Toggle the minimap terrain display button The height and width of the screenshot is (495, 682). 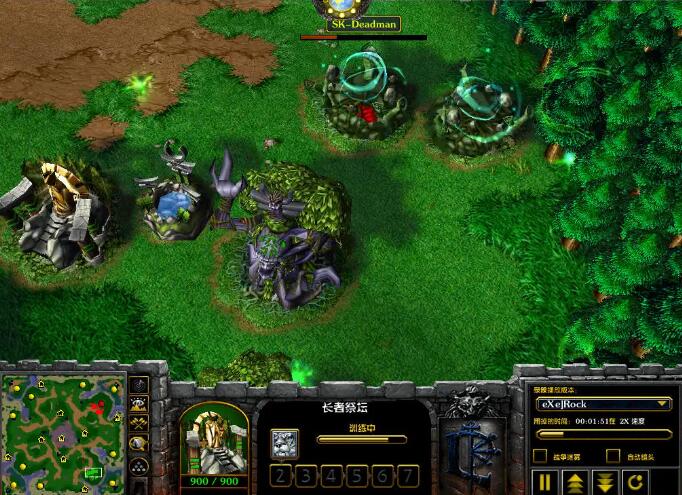pos(139,405)
